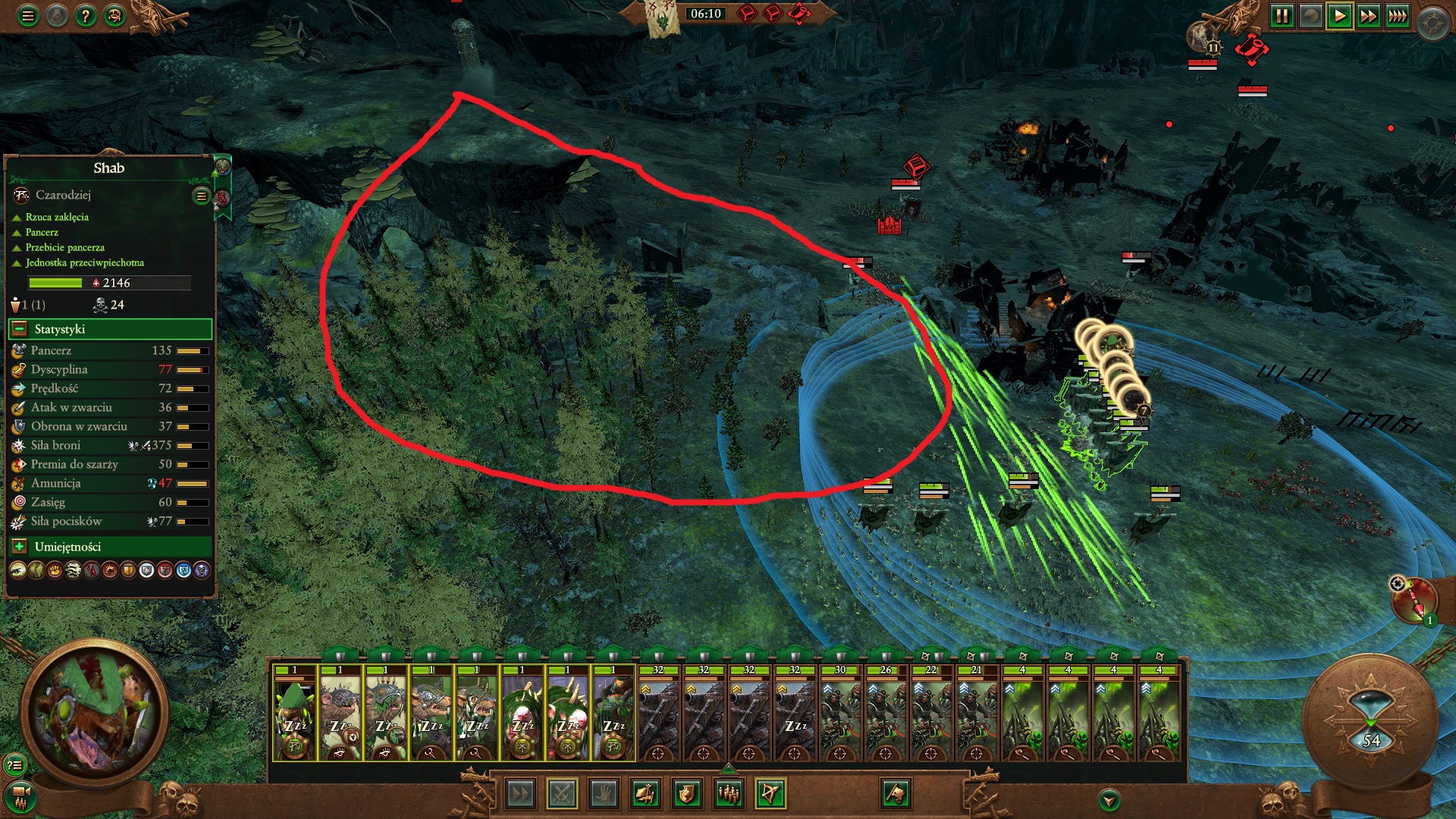Toggle melee mode with crossed swords icon
This screenshot has height=819, width=1456.
point(561,791)
